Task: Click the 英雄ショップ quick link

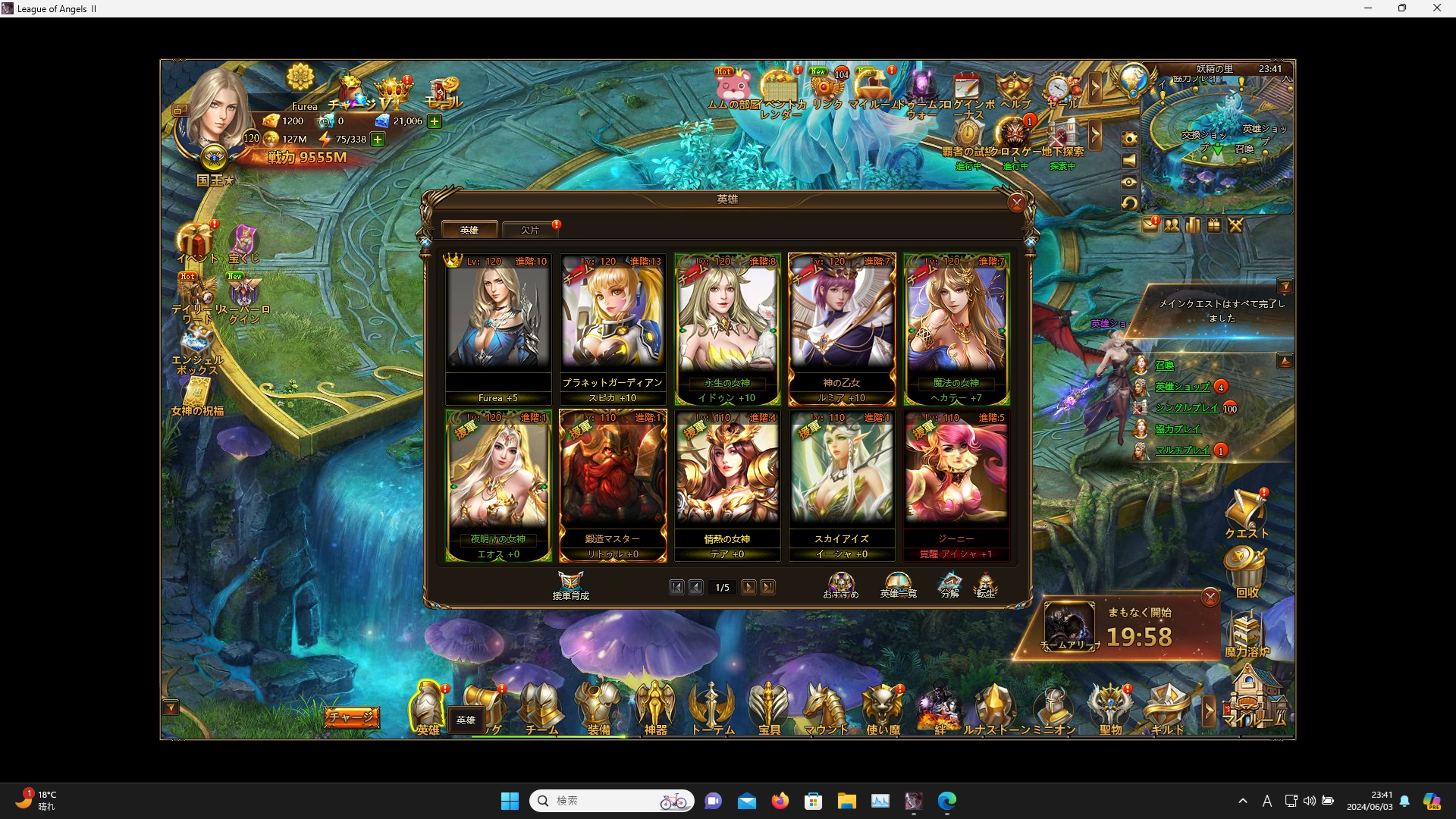Action: [x=1182, y=387]
